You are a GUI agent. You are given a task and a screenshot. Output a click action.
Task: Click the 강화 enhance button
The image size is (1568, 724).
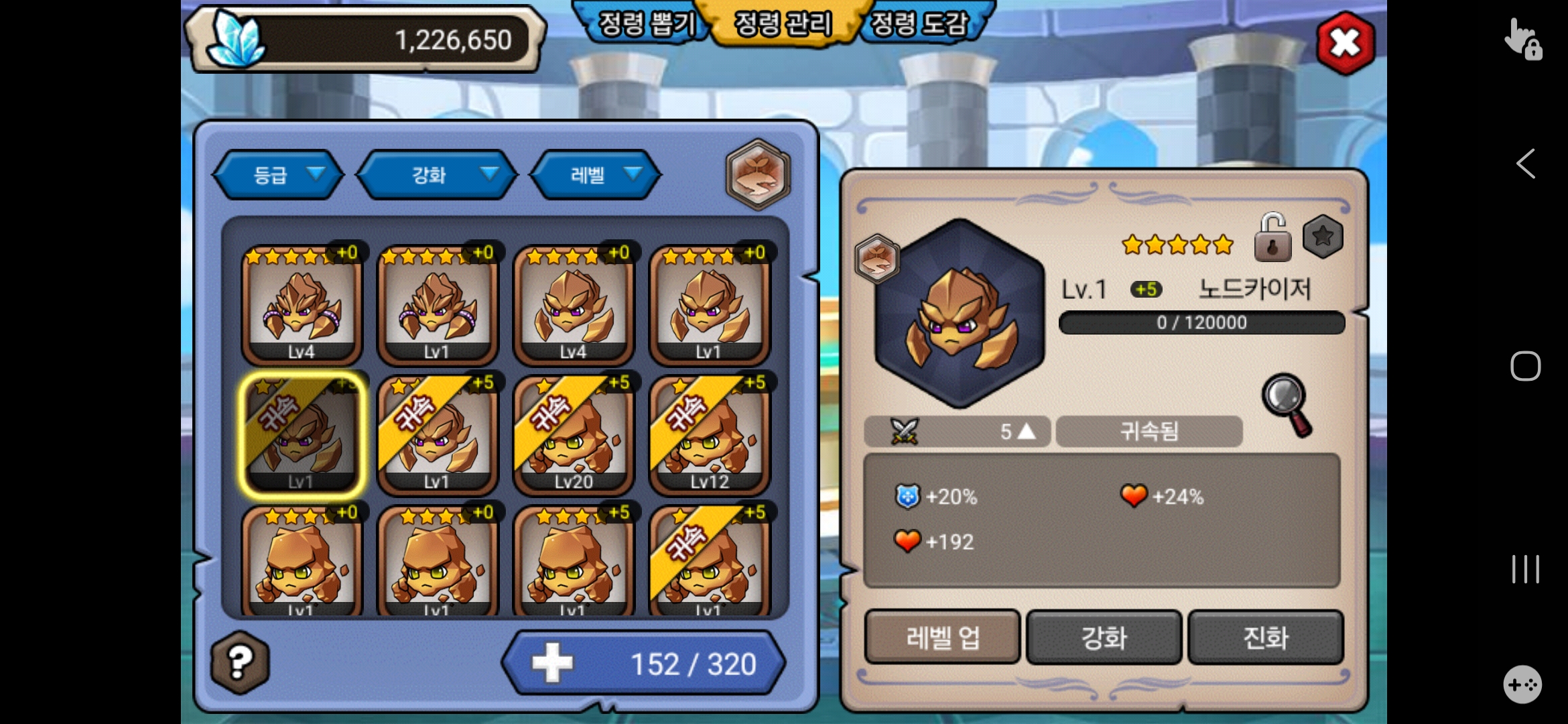tap(1104, 637)
